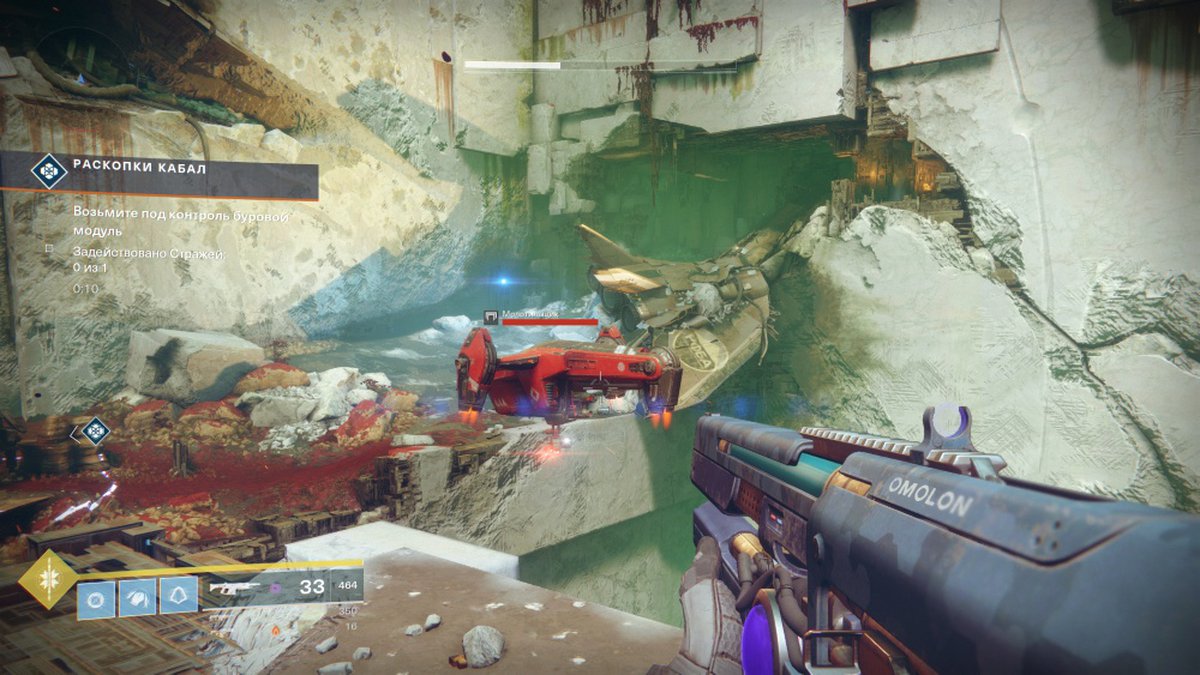The width and height of the screenshot is (1200, 675).
Task: Activate the grenade ability icon
Action: tap(96, 597)
